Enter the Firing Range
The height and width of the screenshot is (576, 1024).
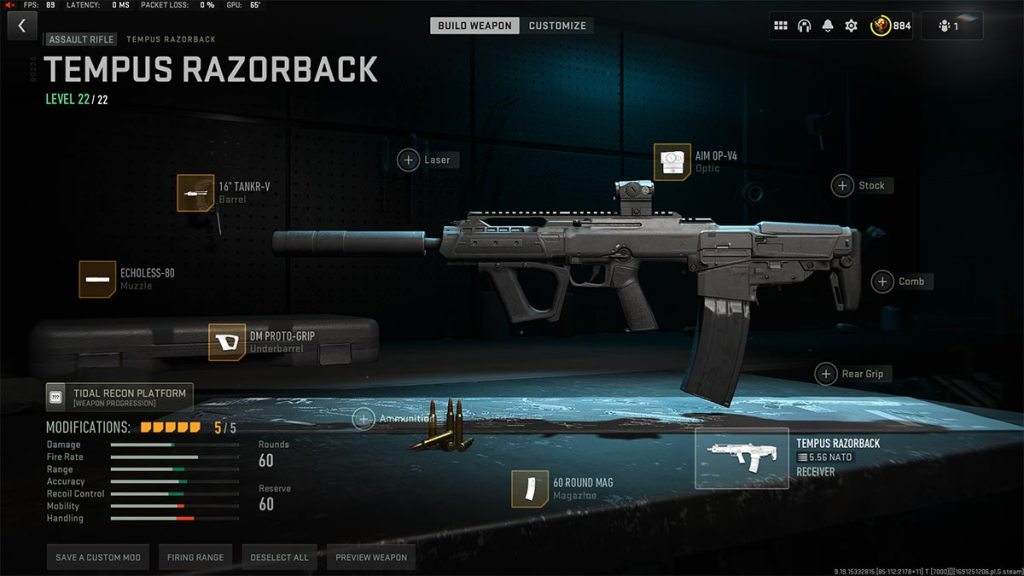(x=196, y=557)
